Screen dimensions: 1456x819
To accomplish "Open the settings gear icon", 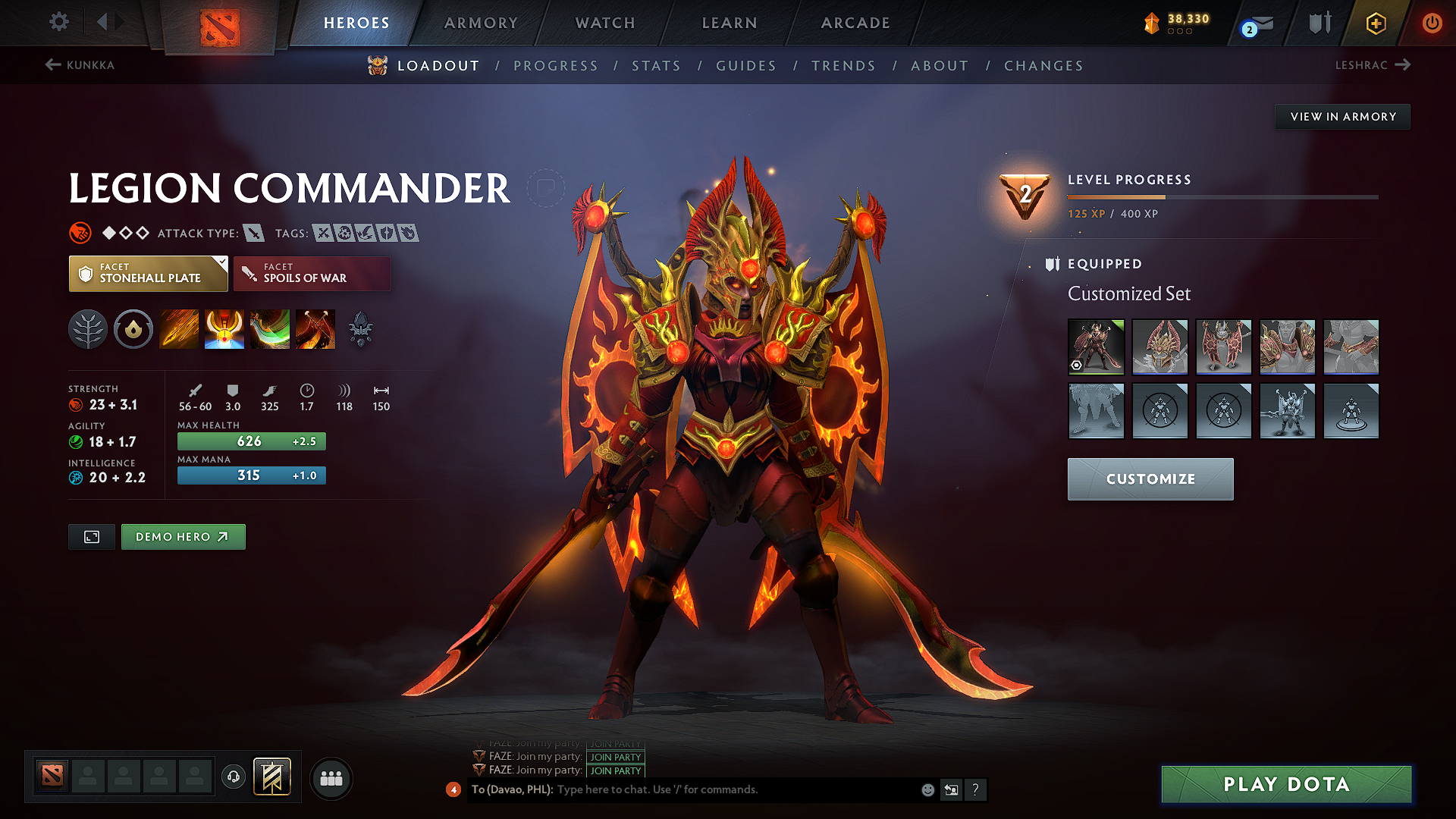I will [58, 22].
